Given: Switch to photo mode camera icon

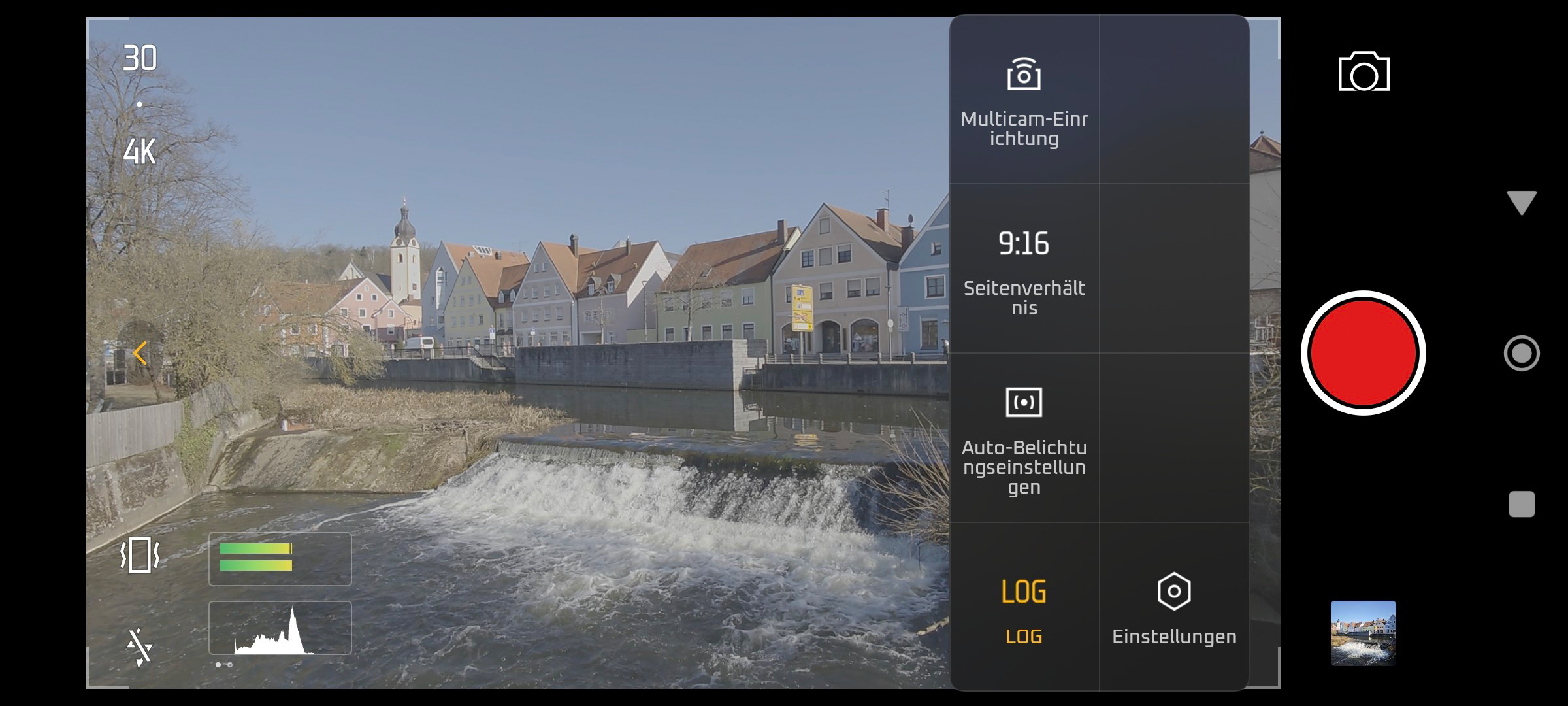Looking at the screenshot, I should point(1364,72).
